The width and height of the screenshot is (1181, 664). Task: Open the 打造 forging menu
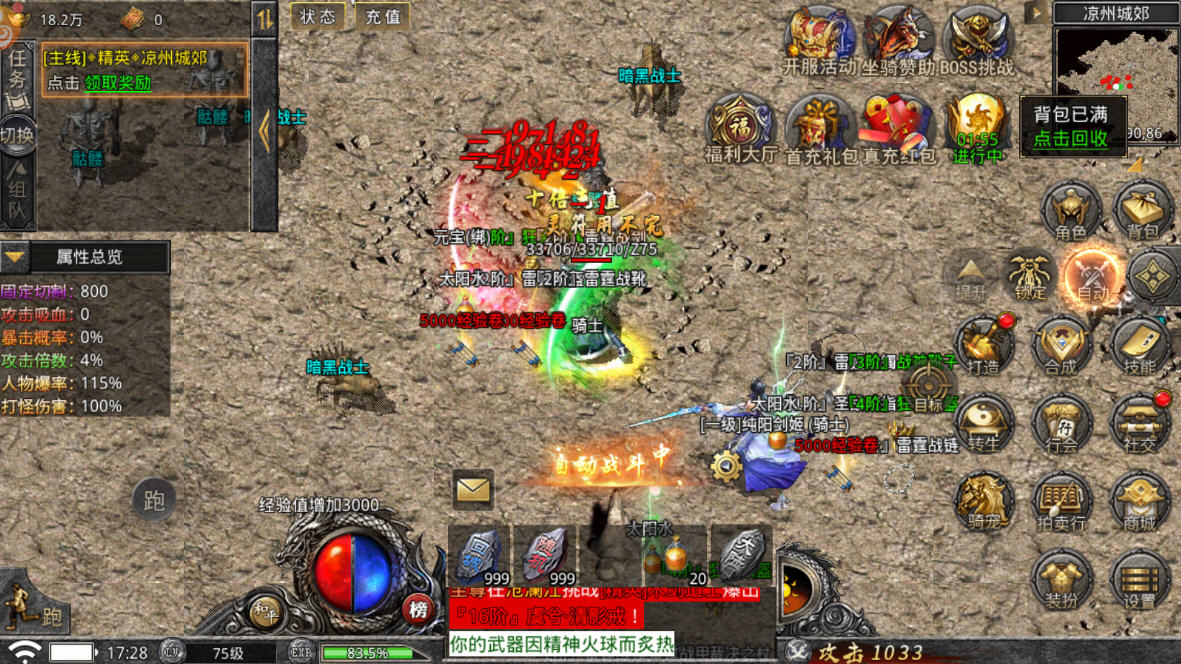click(x=983, y=346)
